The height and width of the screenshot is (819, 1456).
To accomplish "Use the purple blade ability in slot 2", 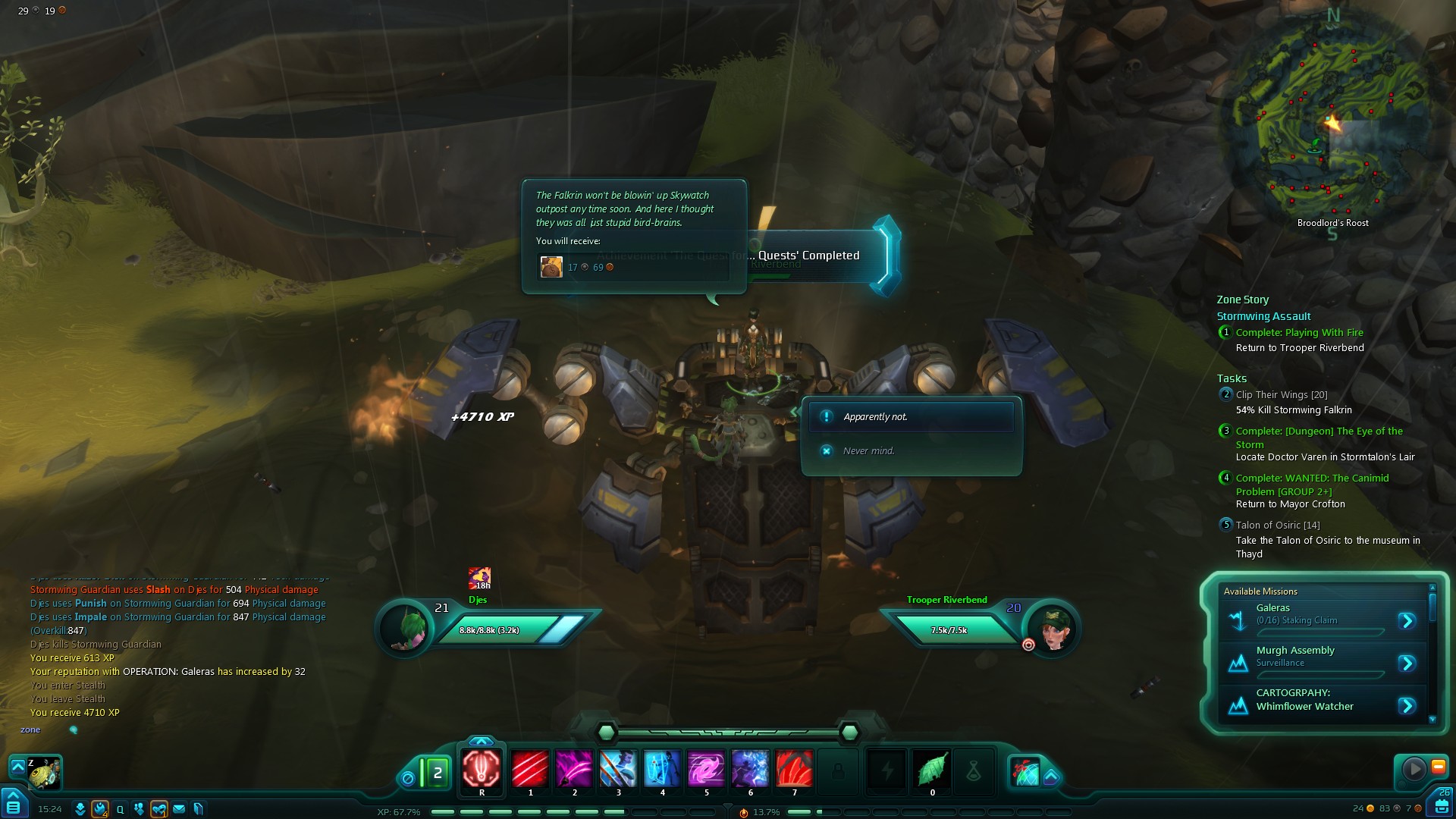I will point(574,769).
